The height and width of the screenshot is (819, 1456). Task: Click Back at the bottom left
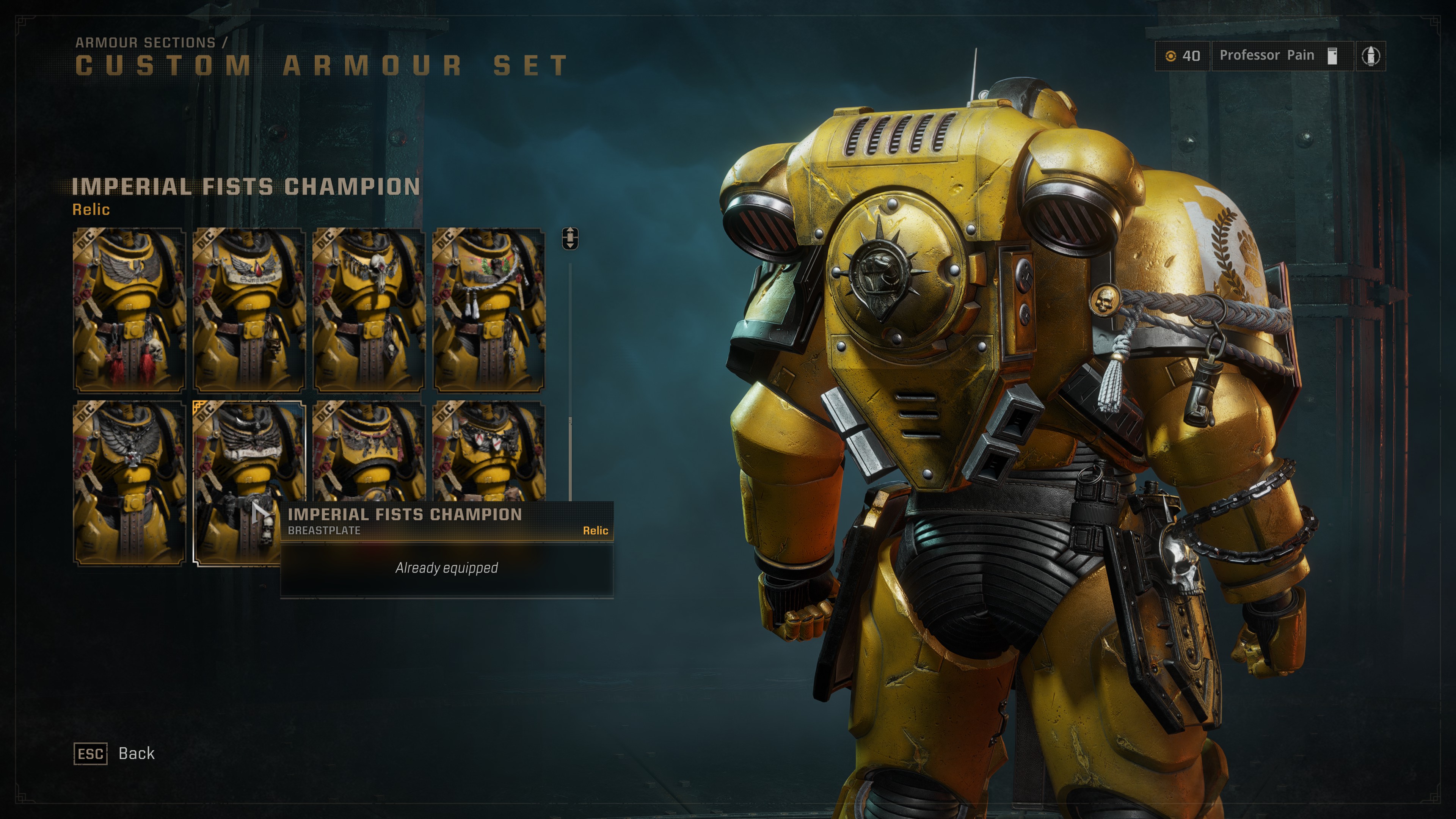[136, 753]
